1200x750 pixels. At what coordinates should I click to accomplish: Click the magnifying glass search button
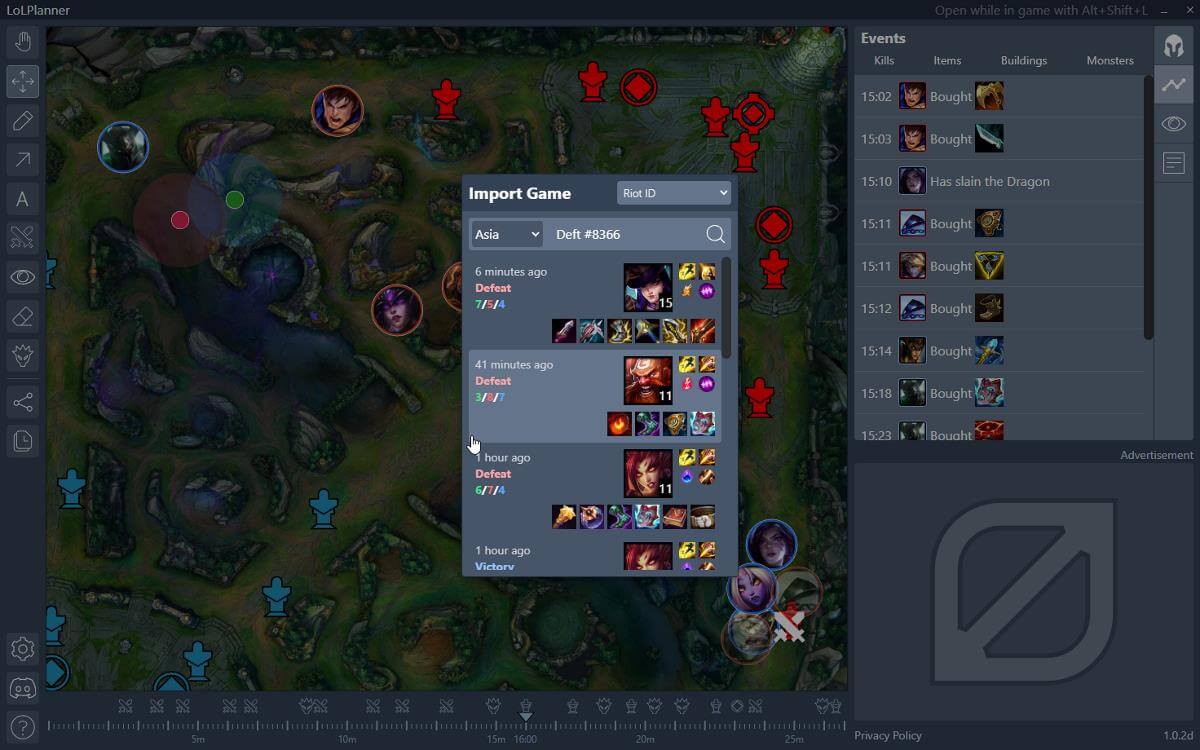pyautogui.click(x=715, y=234)
